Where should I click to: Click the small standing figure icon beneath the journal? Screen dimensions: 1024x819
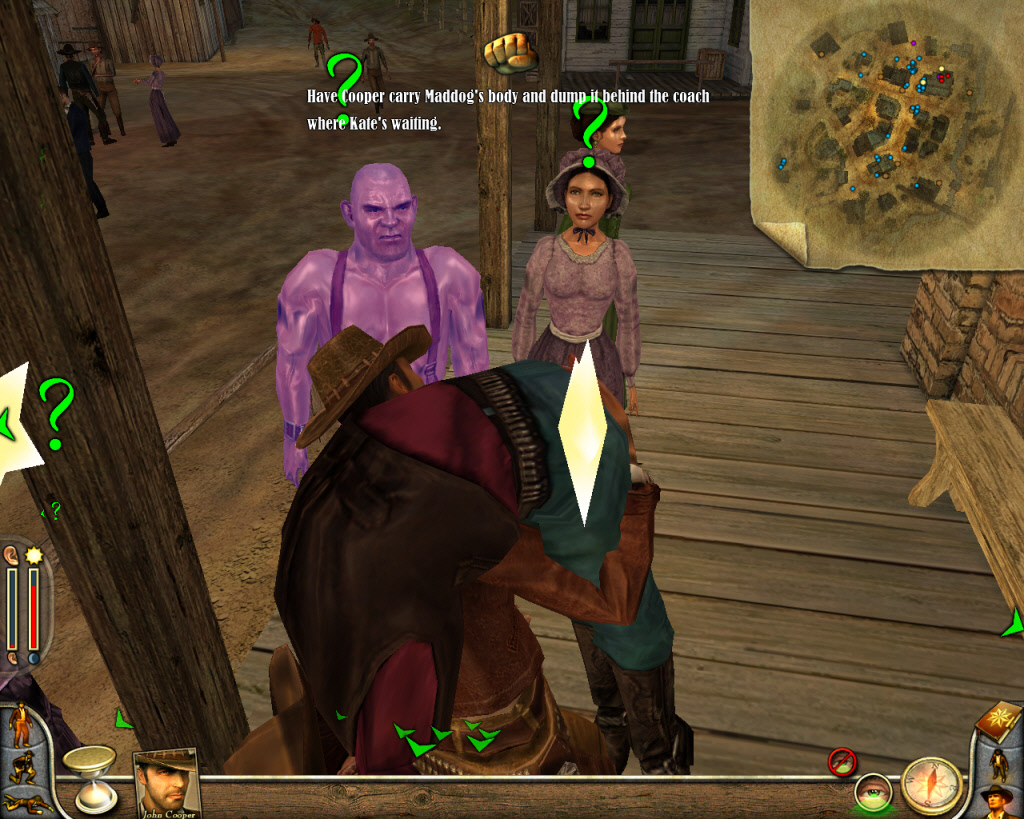[998, 764]
